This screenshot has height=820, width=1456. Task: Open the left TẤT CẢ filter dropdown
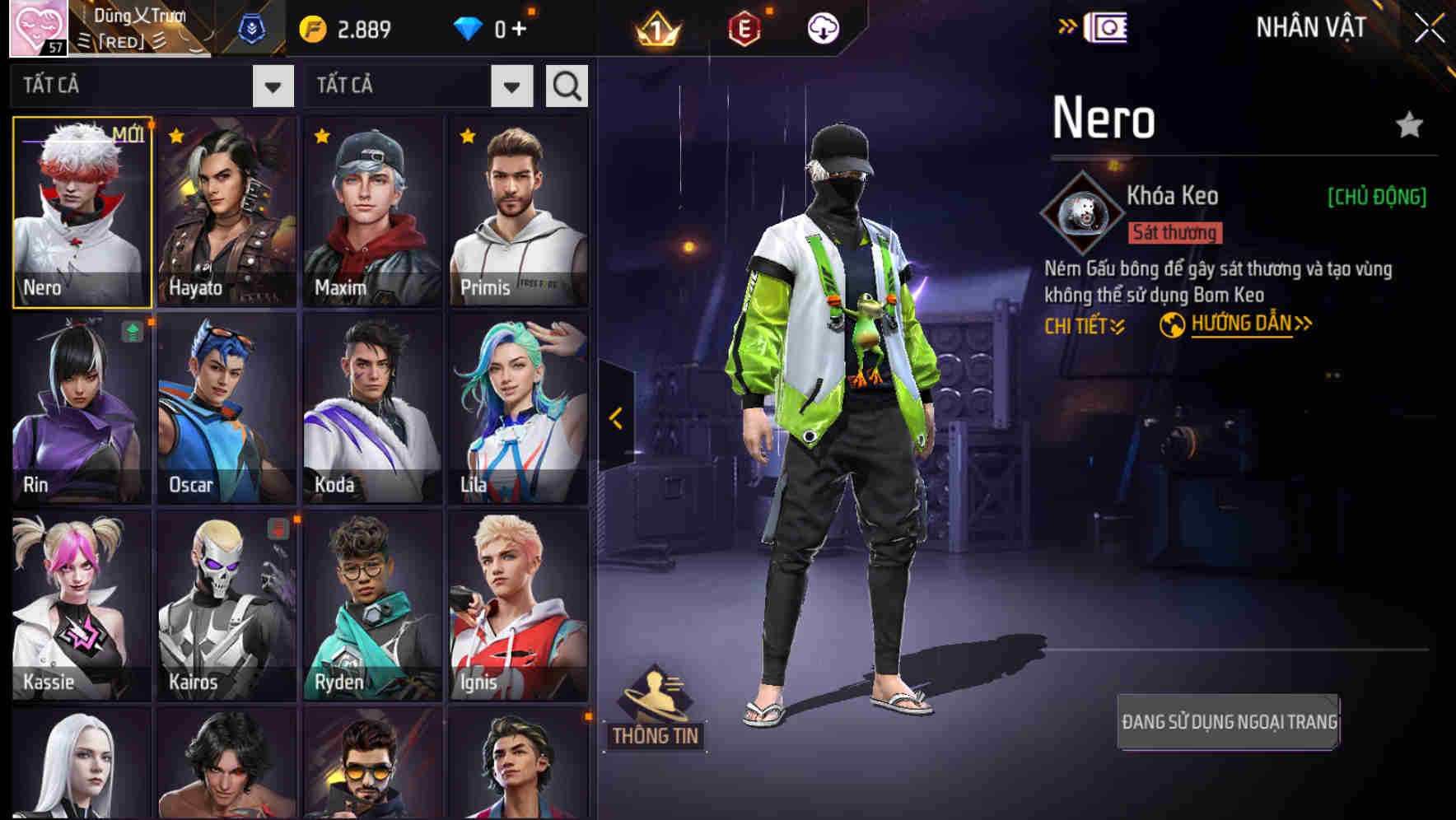pos(272,85)
